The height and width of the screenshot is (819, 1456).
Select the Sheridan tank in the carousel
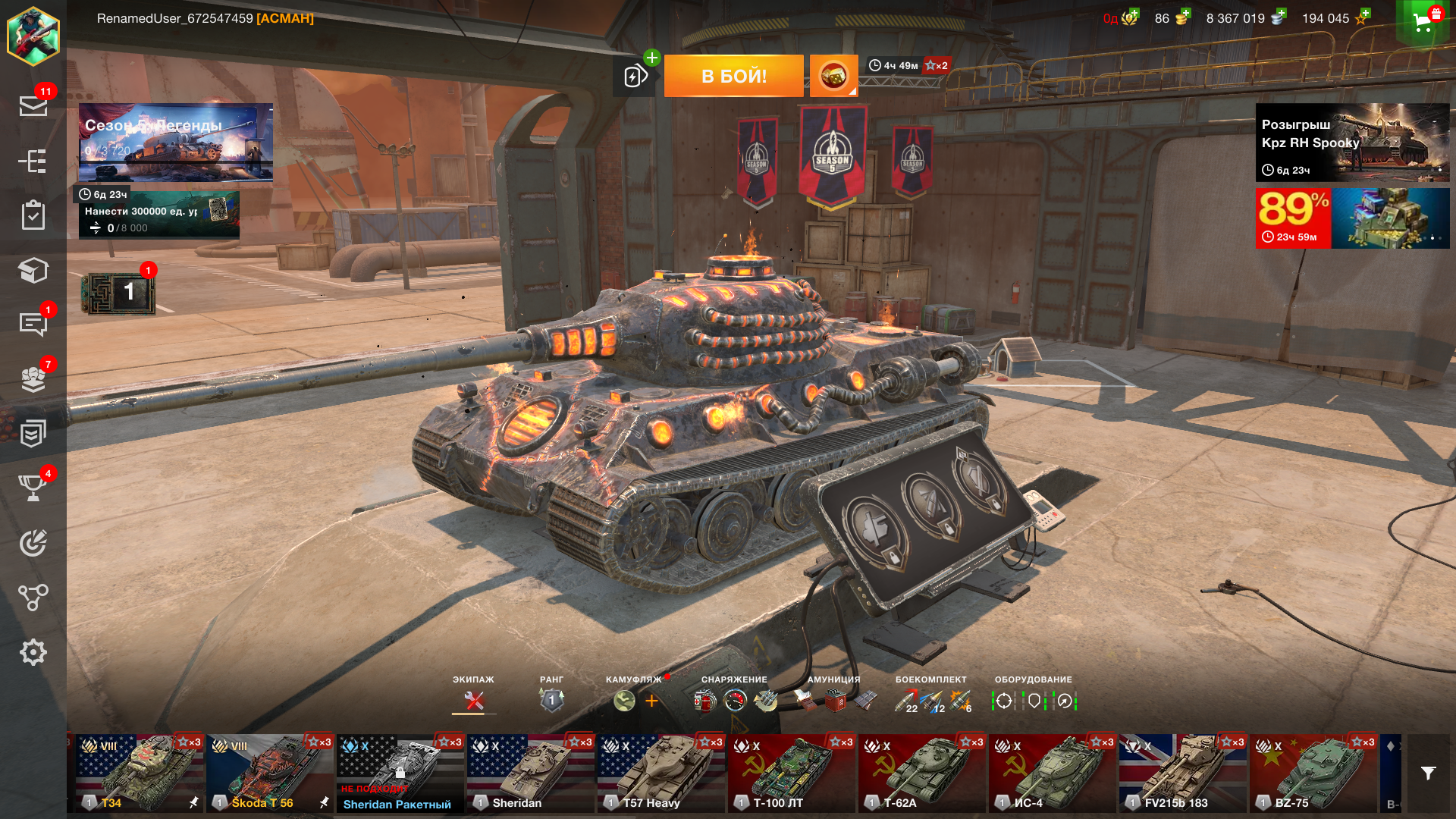530,773
